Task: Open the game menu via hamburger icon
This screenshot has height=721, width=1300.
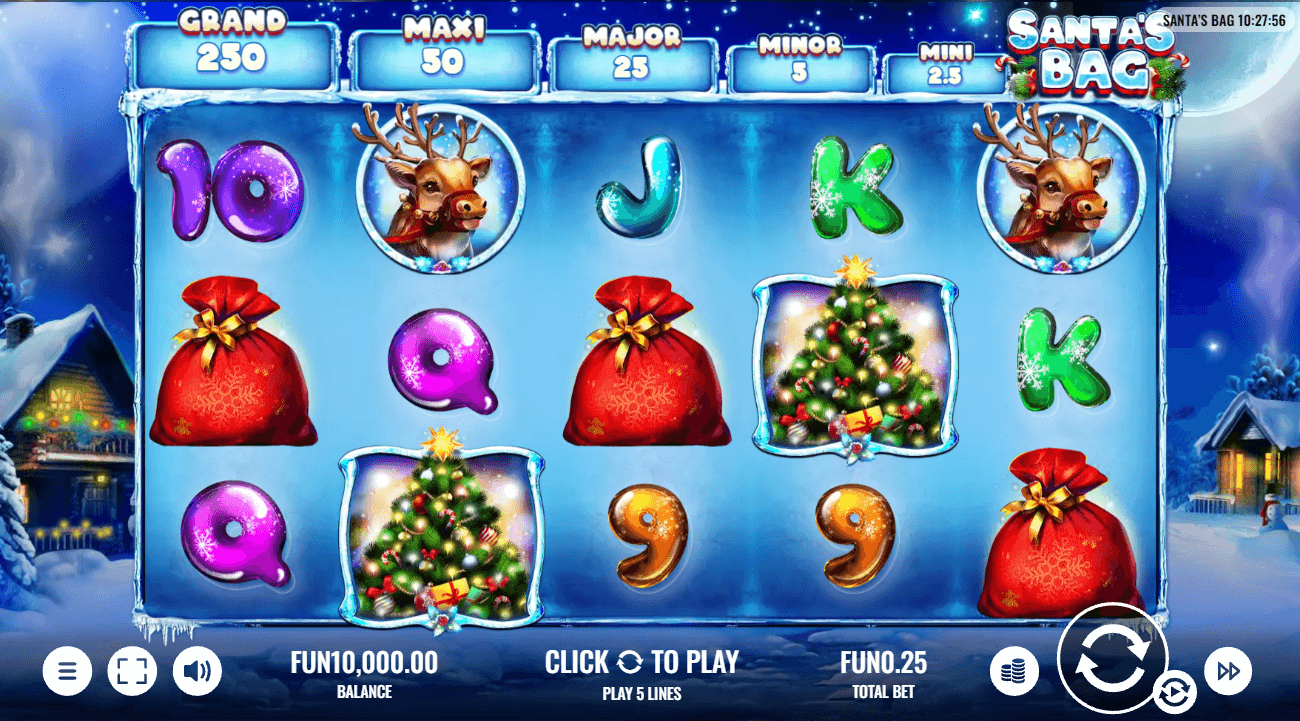Action: coord(67,671)
